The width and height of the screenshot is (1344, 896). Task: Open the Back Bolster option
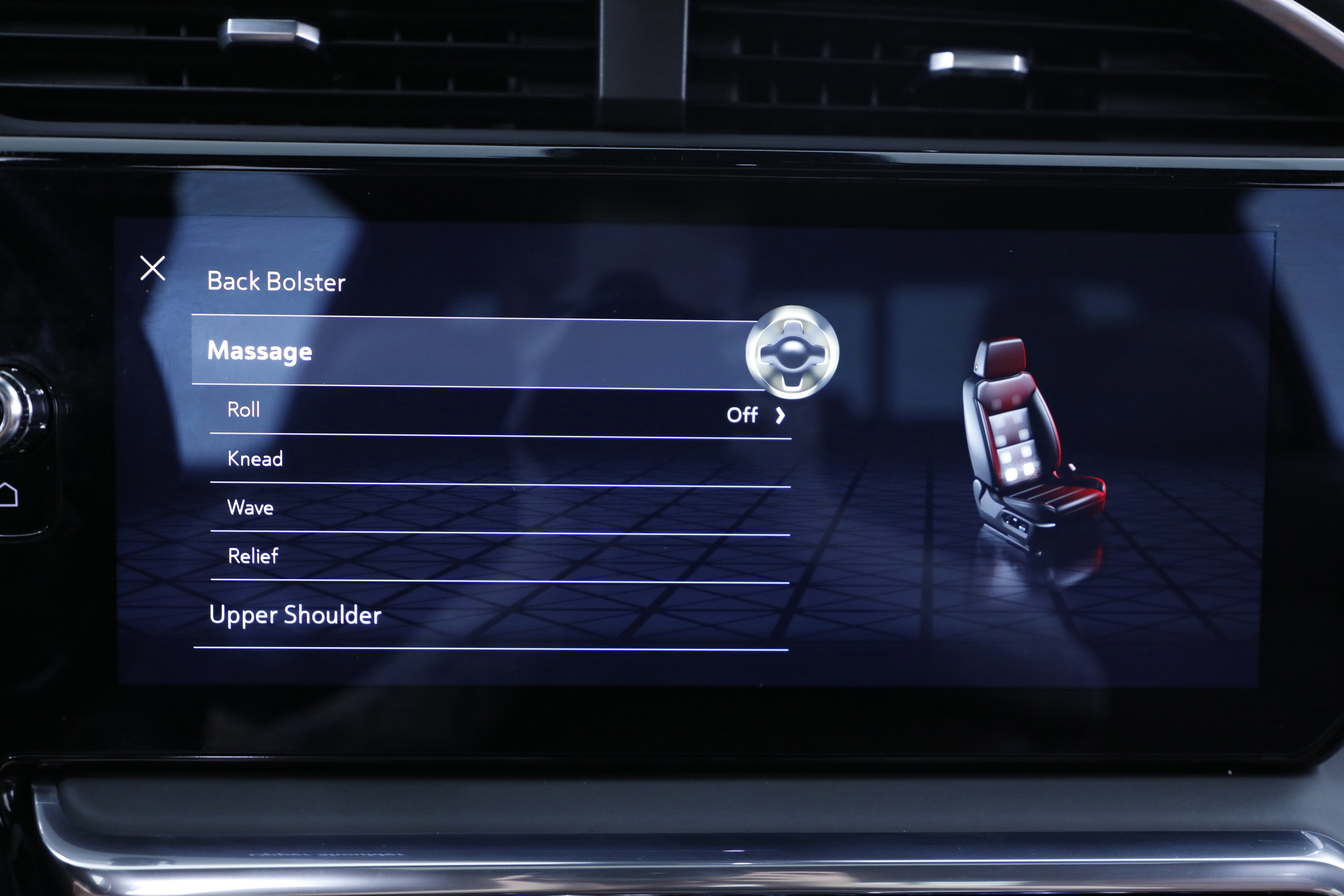[276, 282]
